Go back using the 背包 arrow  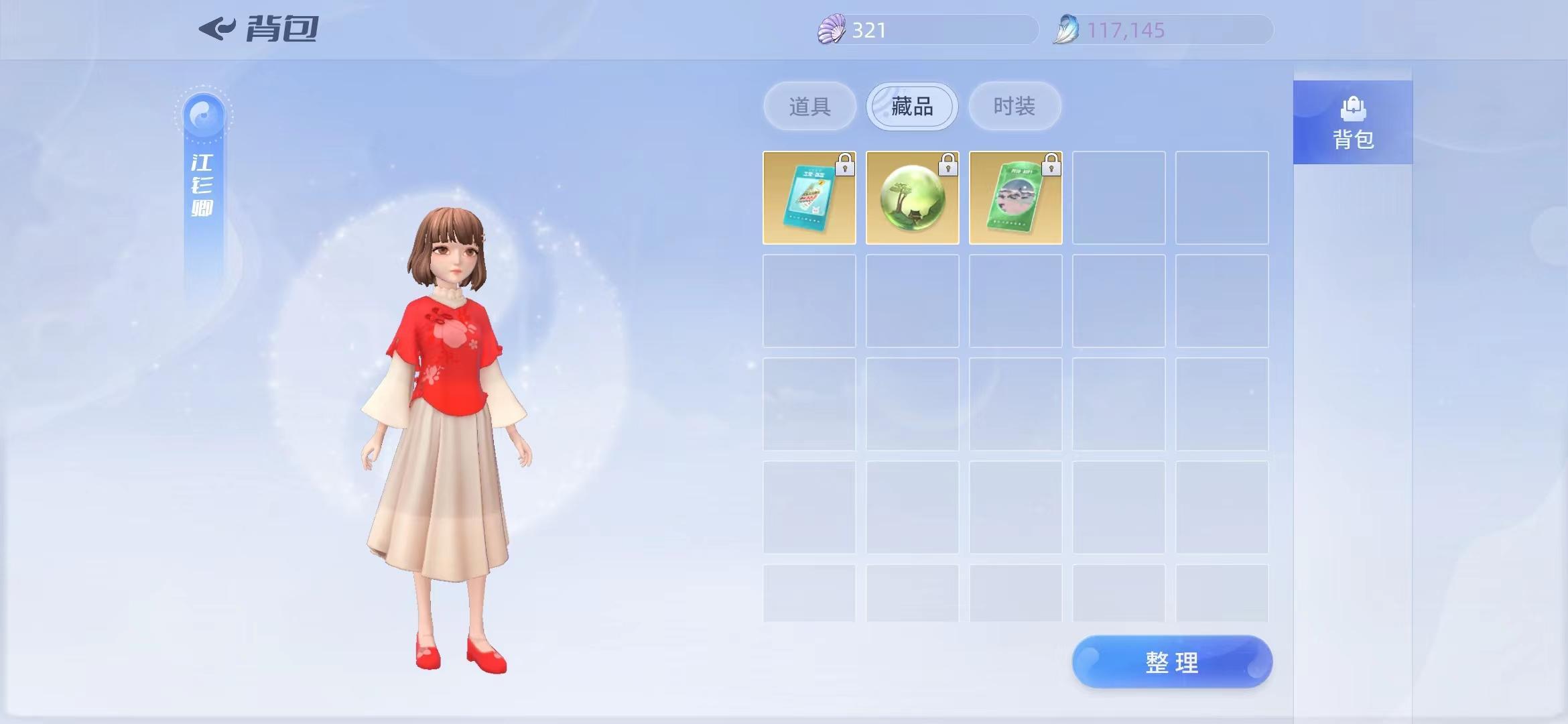(218, 29)
